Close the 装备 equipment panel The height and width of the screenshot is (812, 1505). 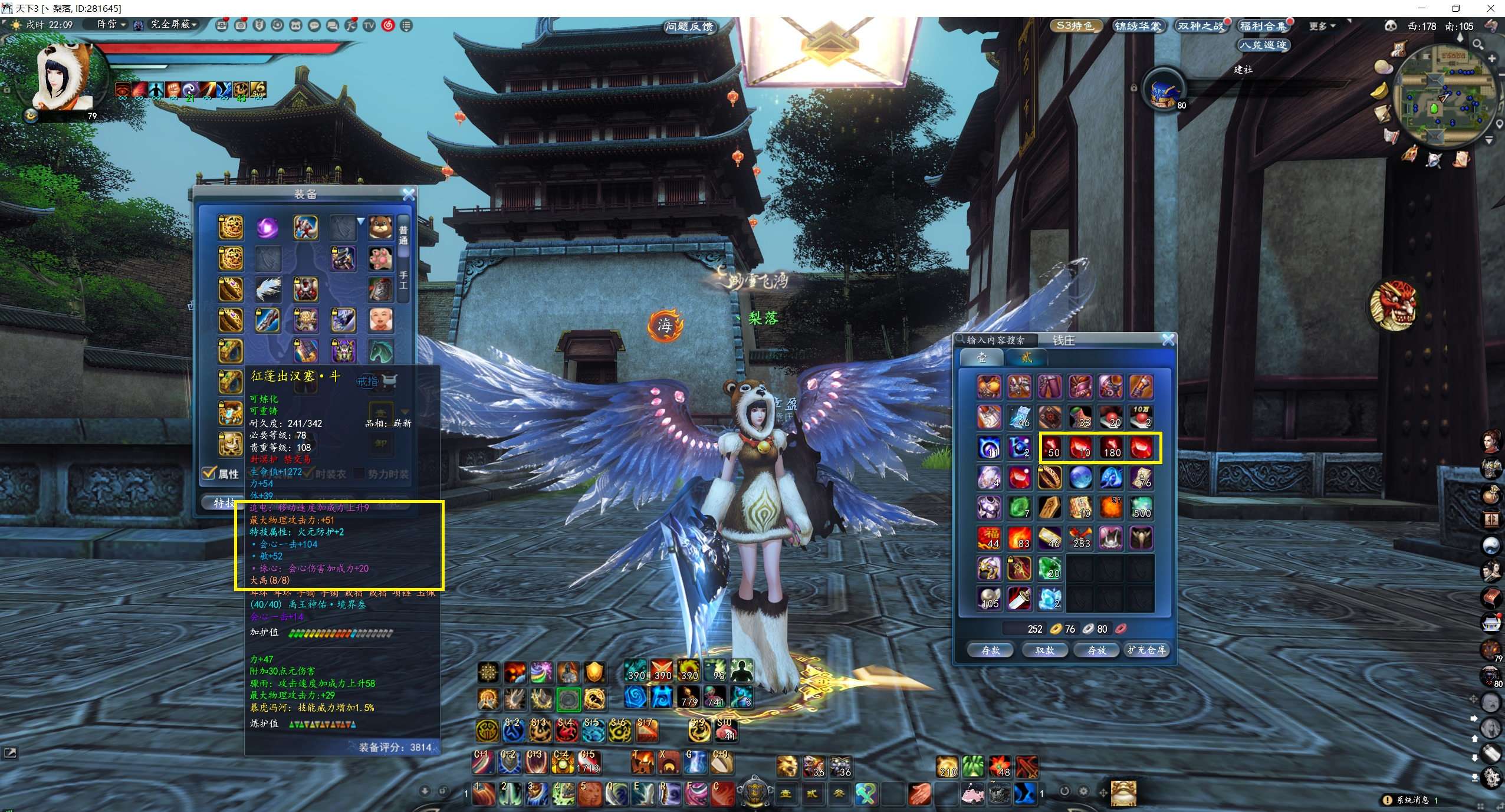(408, 194)
